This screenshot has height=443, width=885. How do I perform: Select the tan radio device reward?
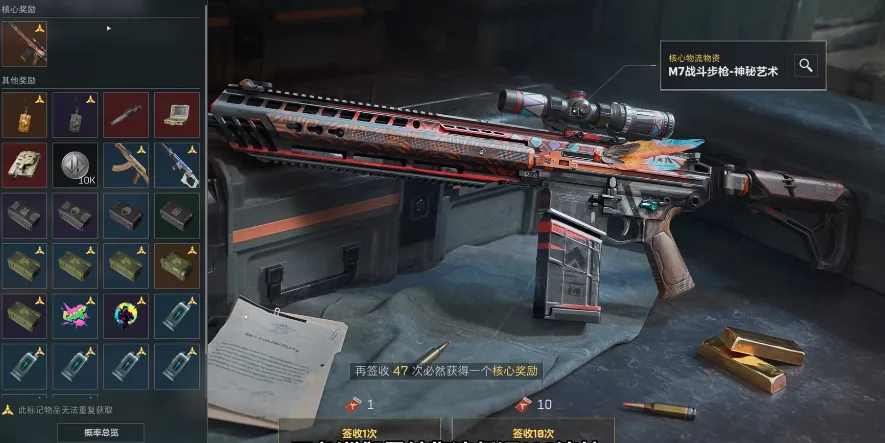click(177, 115)
